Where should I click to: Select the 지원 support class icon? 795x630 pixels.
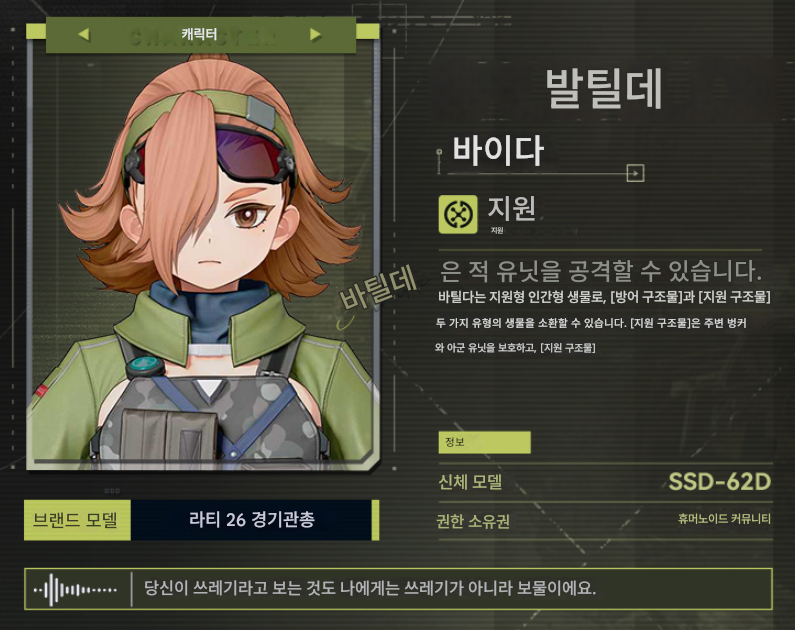[458, 214]
